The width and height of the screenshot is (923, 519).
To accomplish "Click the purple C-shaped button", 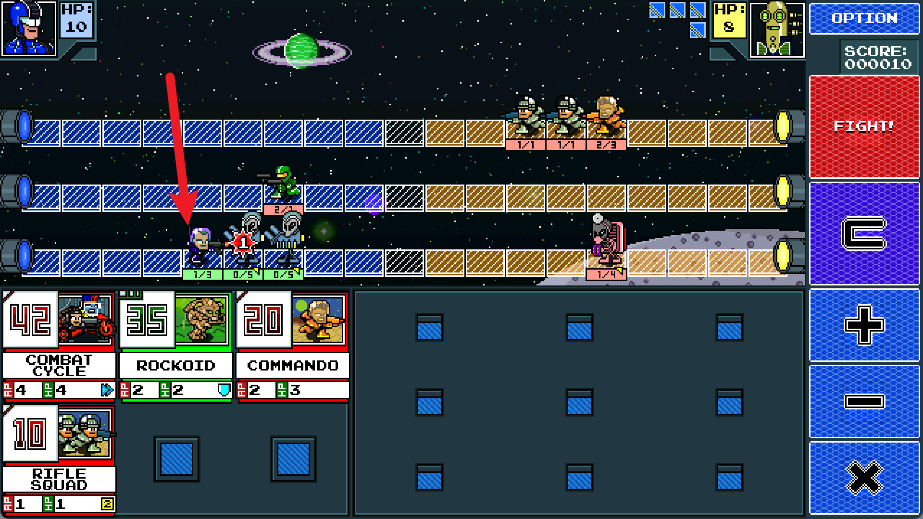I will [864, 233].
